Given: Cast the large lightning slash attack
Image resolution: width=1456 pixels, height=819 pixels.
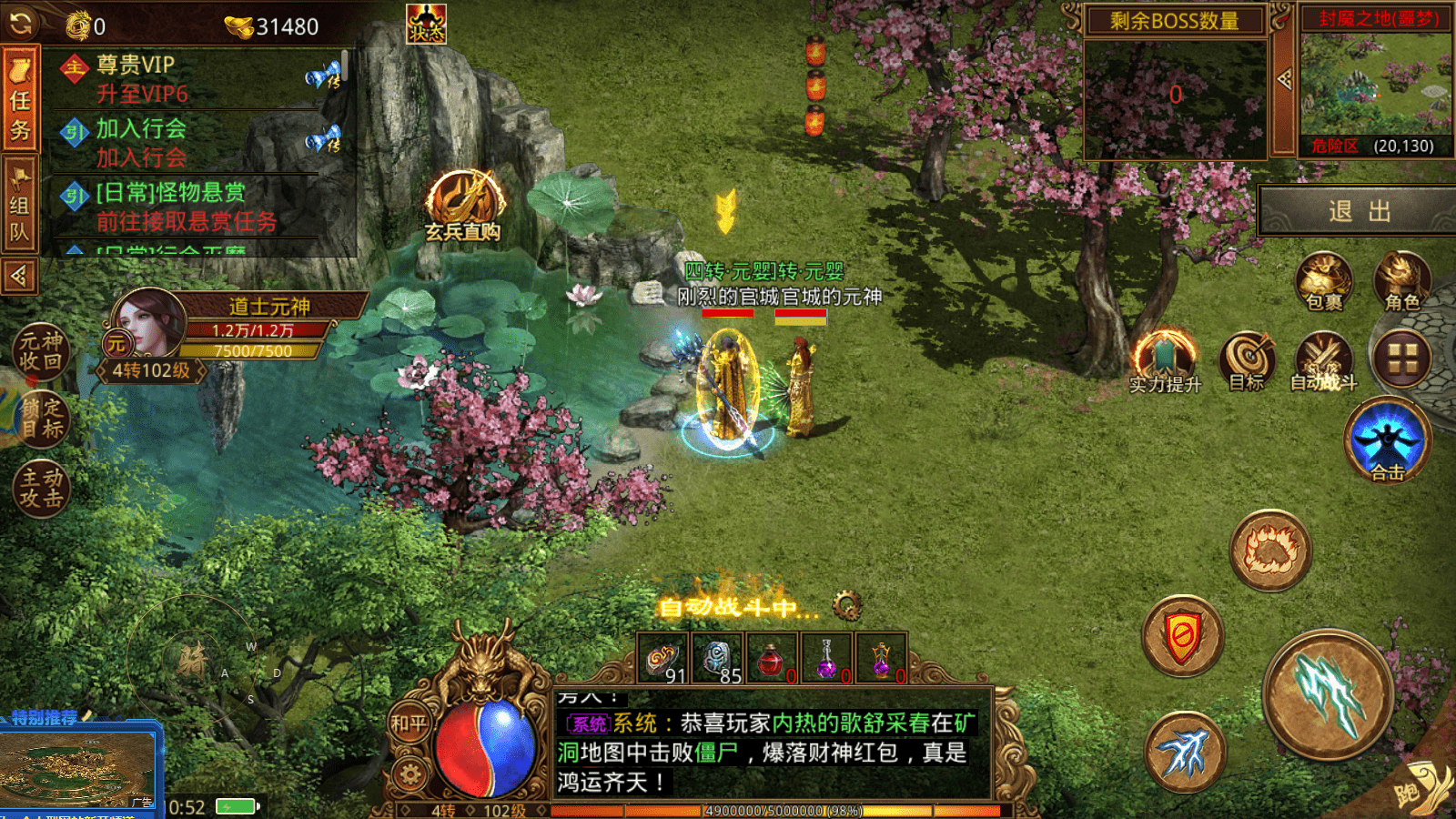Looking at the screenshot, I should coord(1329,695).
